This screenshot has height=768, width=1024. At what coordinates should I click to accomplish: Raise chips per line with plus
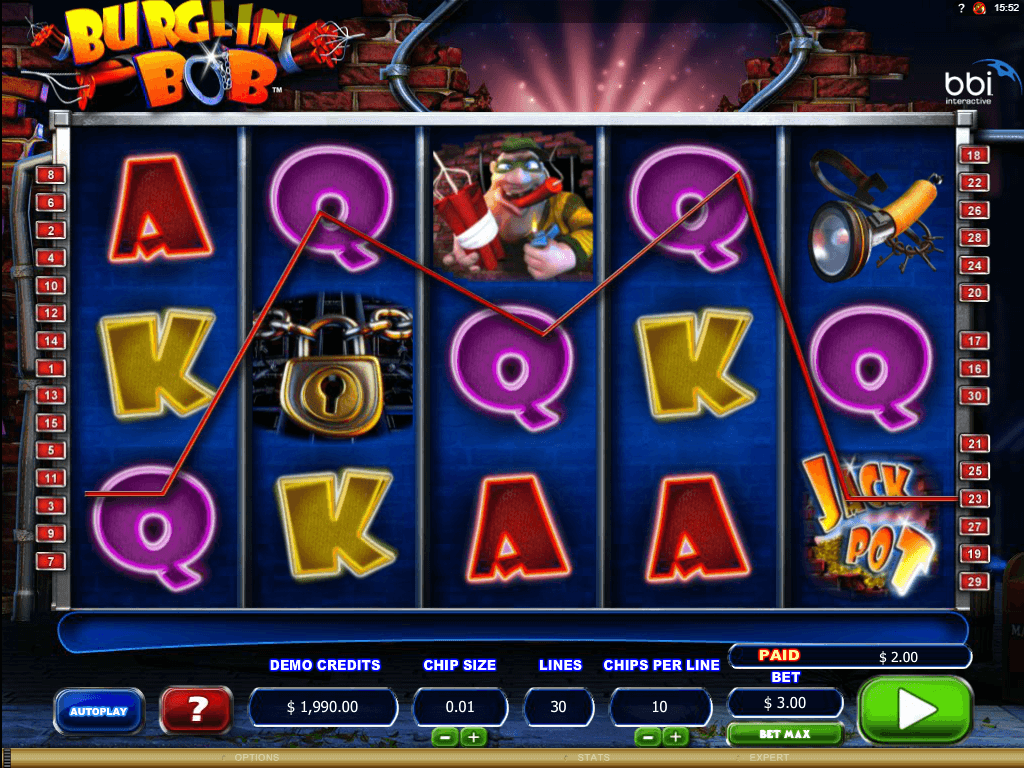click(x=676, y=737)
